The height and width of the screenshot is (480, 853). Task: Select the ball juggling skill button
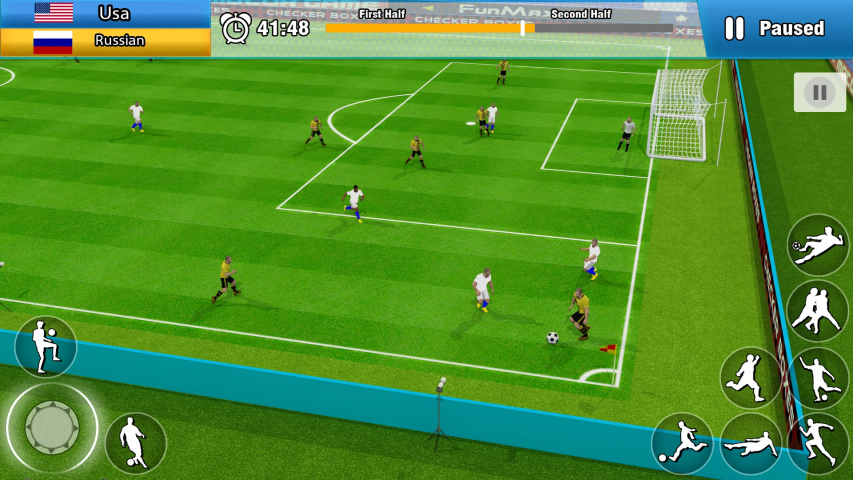point(45,346)
